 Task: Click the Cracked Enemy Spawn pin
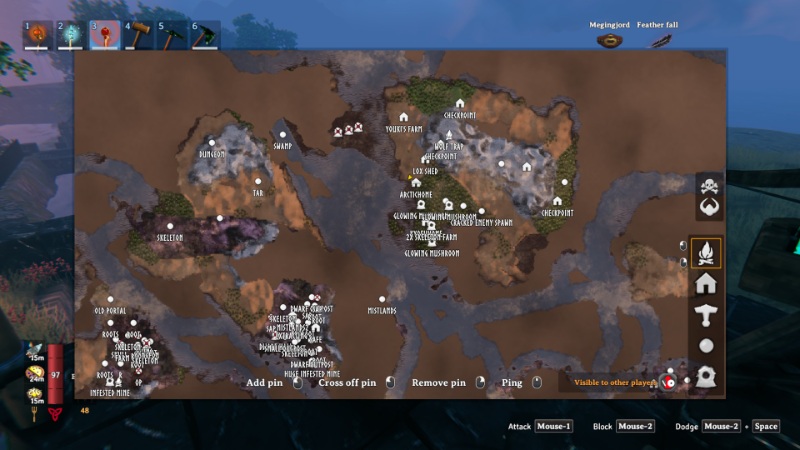[481, 212]
